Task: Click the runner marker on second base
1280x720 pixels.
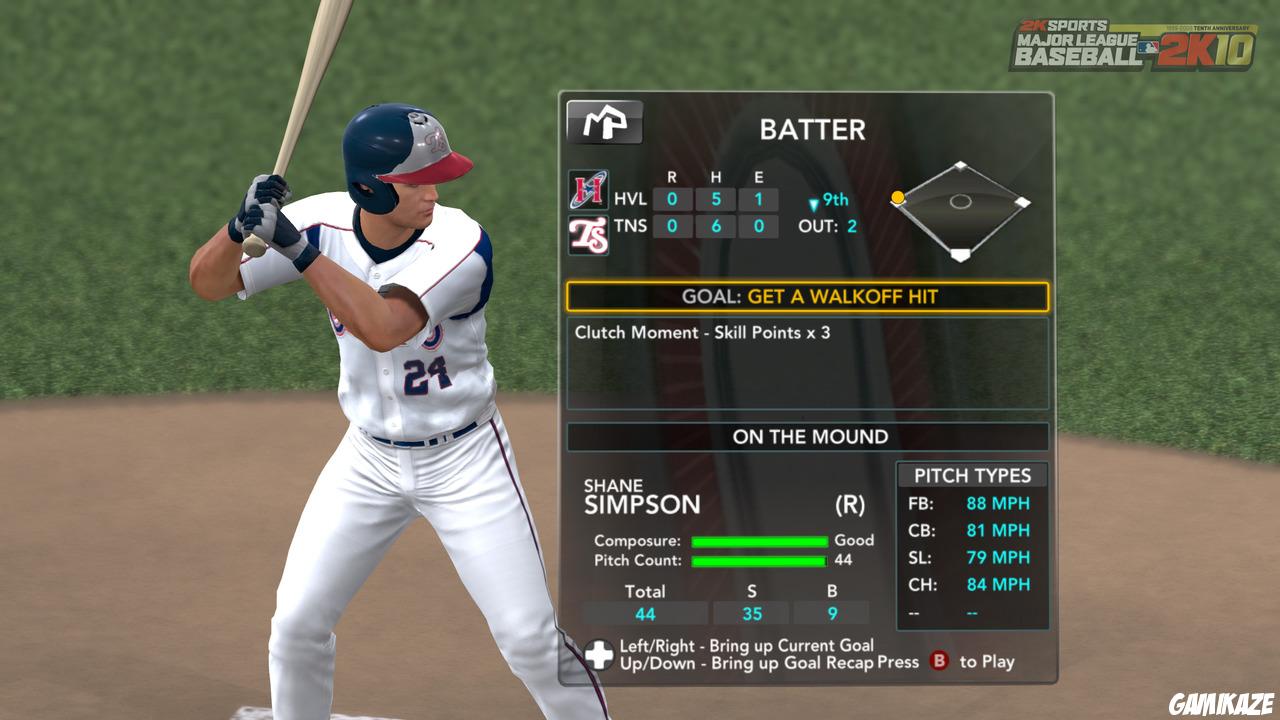Action: point(898,198)
